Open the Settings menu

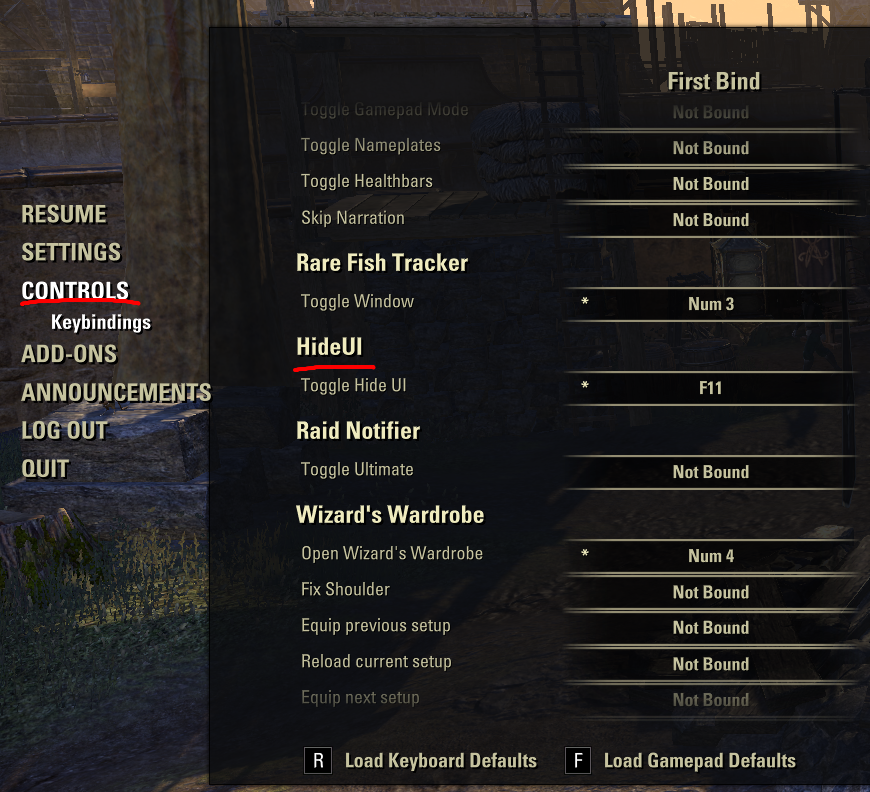click(x=71, y=252)
